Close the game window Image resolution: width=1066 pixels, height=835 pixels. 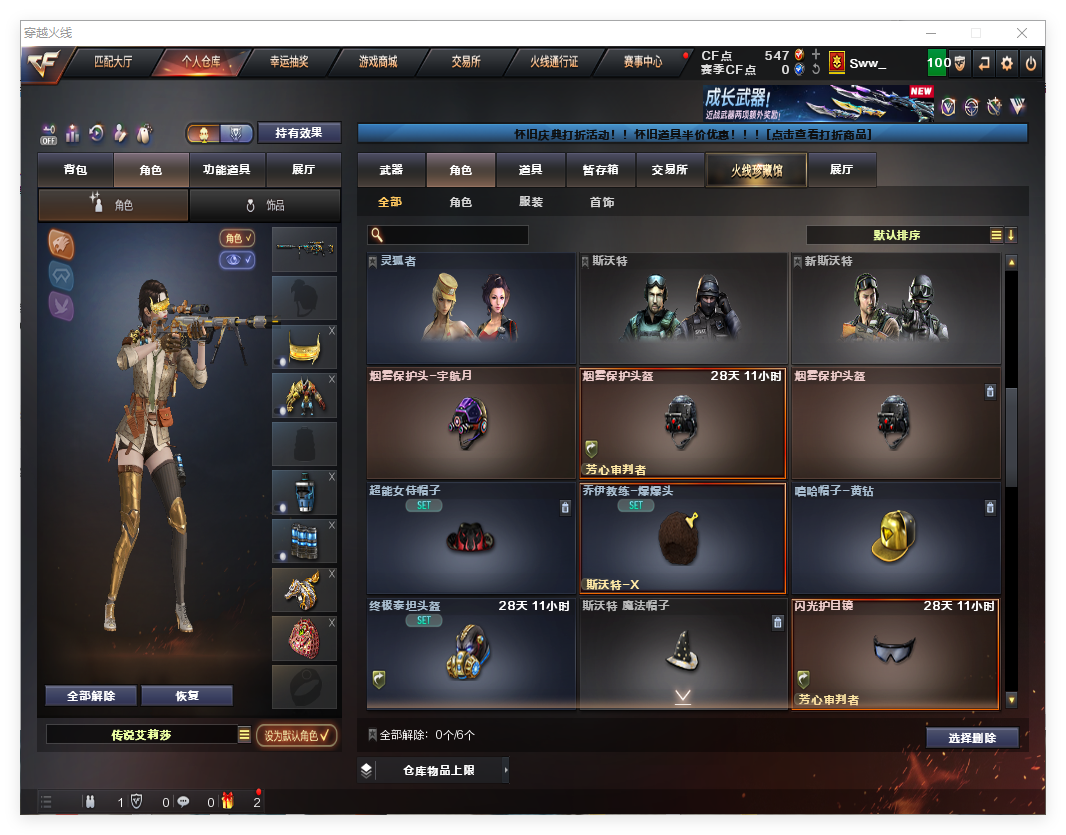point(1023,33)
